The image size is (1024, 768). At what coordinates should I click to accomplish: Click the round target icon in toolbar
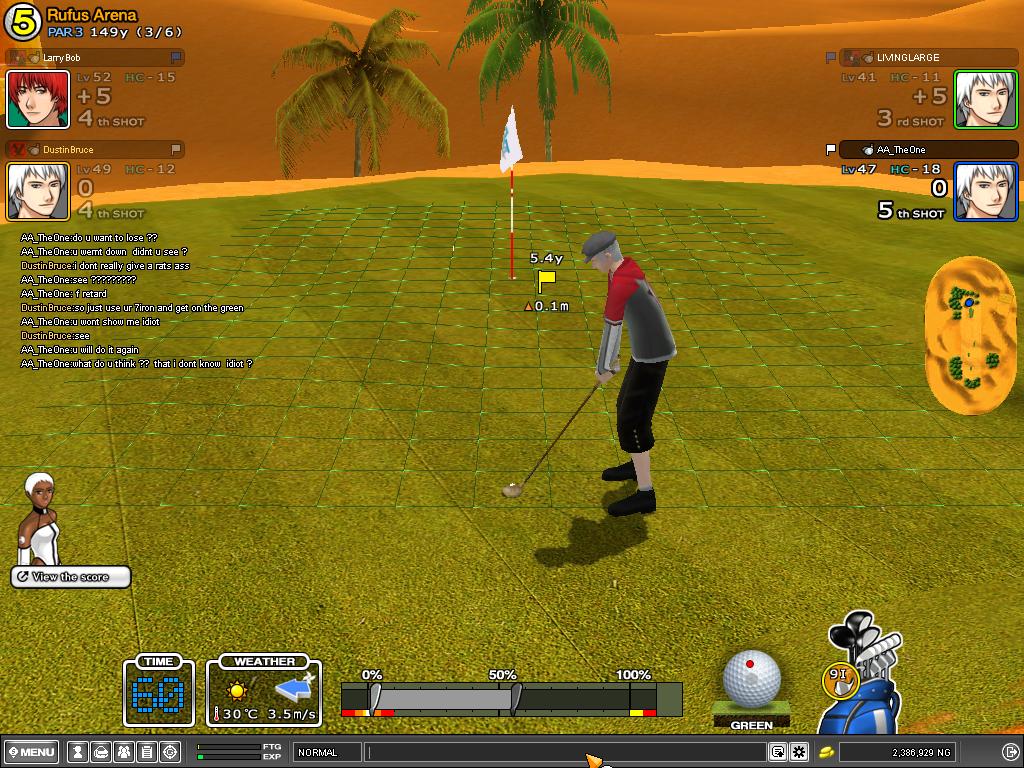point(170,752)
